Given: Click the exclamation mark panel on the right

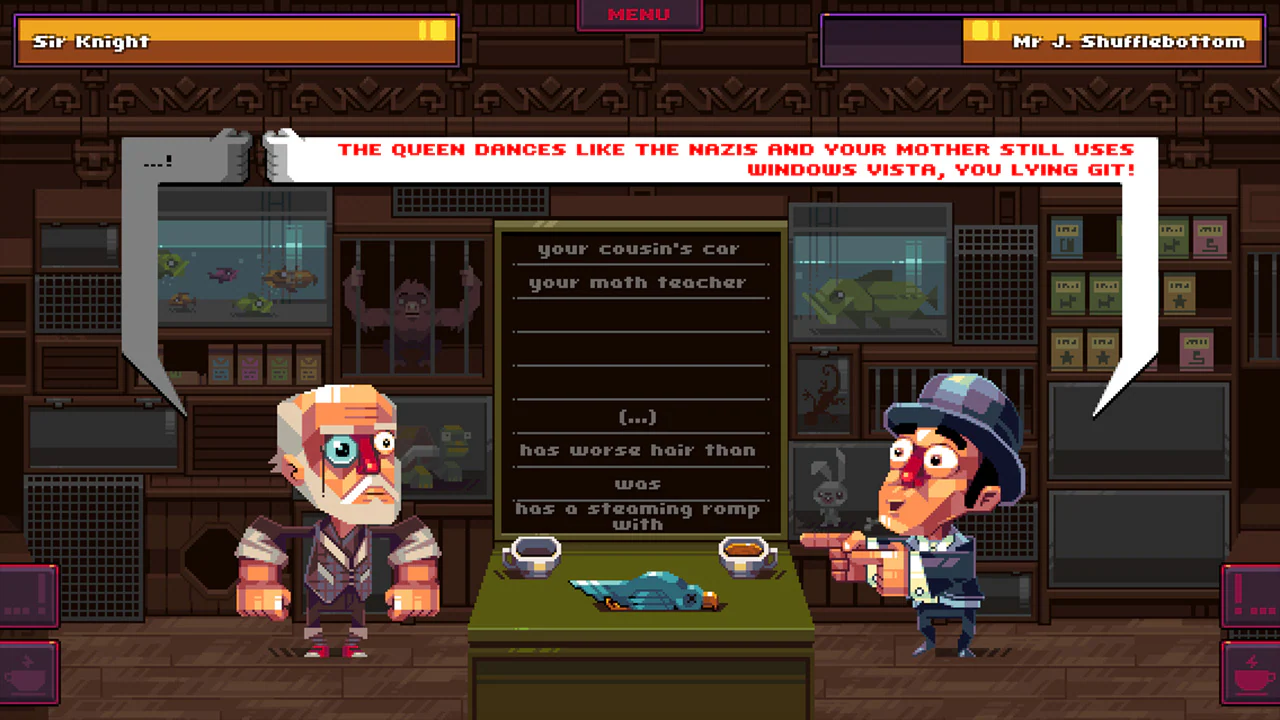Looking at the screenshot, I should tap(1252, 595).
